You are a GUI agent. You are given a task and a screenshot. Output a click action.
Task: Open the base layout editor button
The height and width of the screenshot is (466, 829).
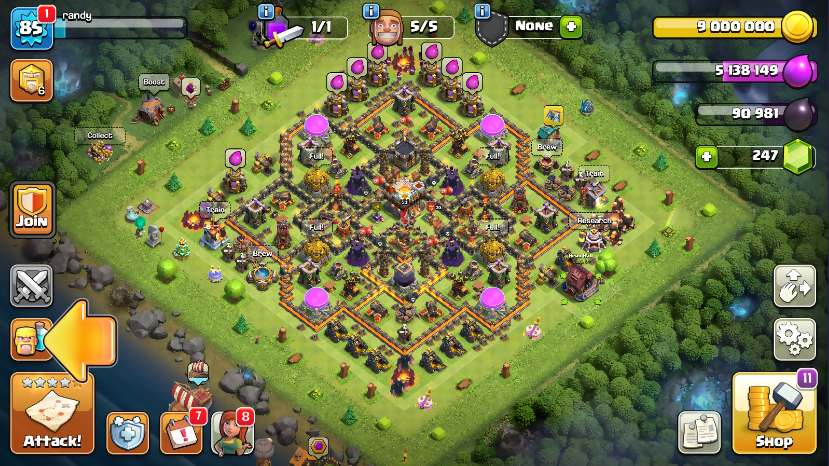pos(795,287)
